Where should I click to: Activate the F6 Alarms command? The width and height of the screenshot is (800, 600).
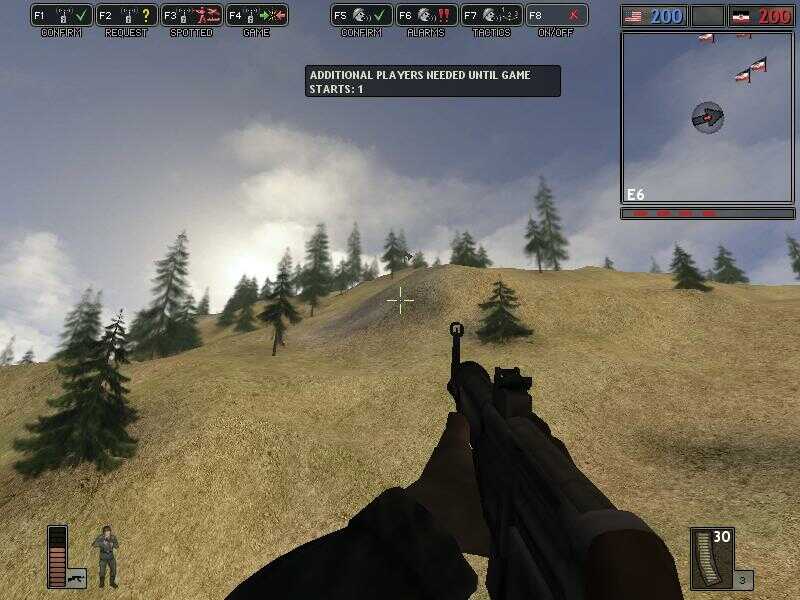[x=426, y=16]
